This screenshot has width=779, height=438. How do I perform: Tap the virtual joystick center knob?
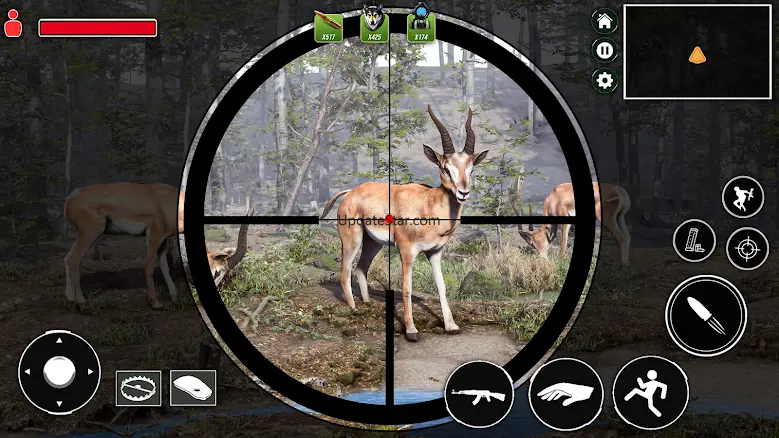[x=59, y=372]
